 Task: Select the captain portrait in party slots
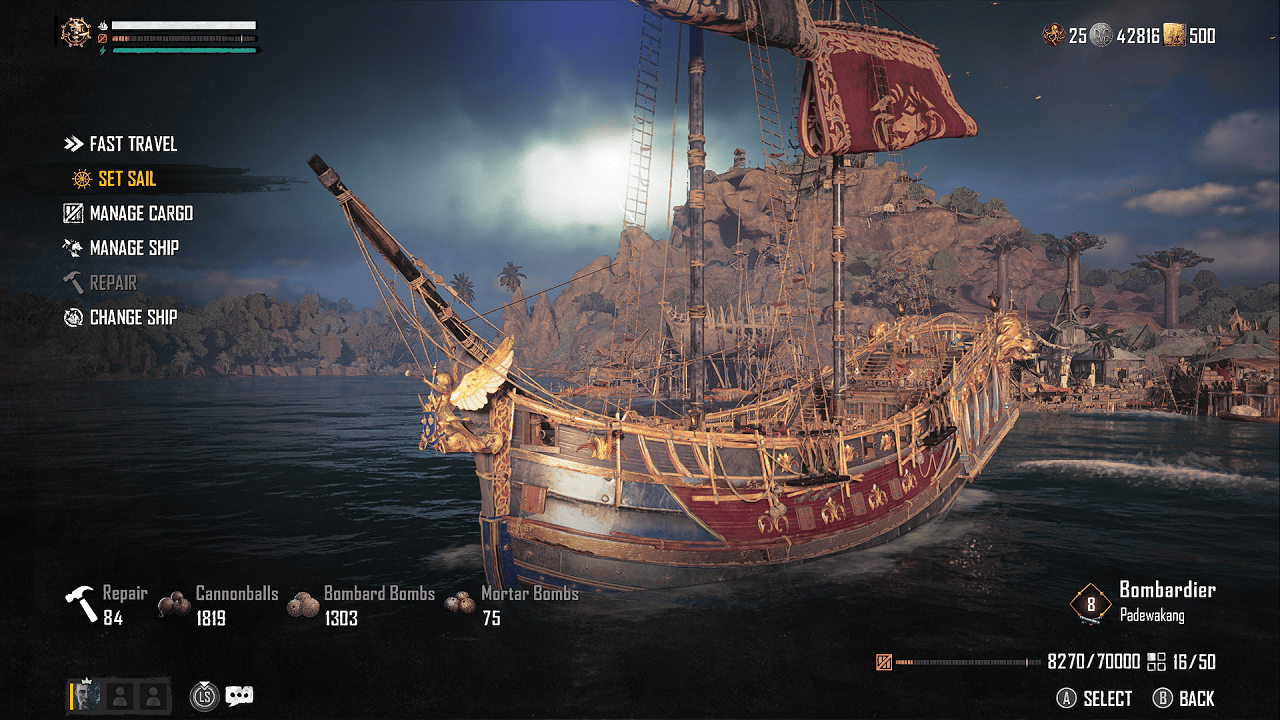tap(87, 696)
